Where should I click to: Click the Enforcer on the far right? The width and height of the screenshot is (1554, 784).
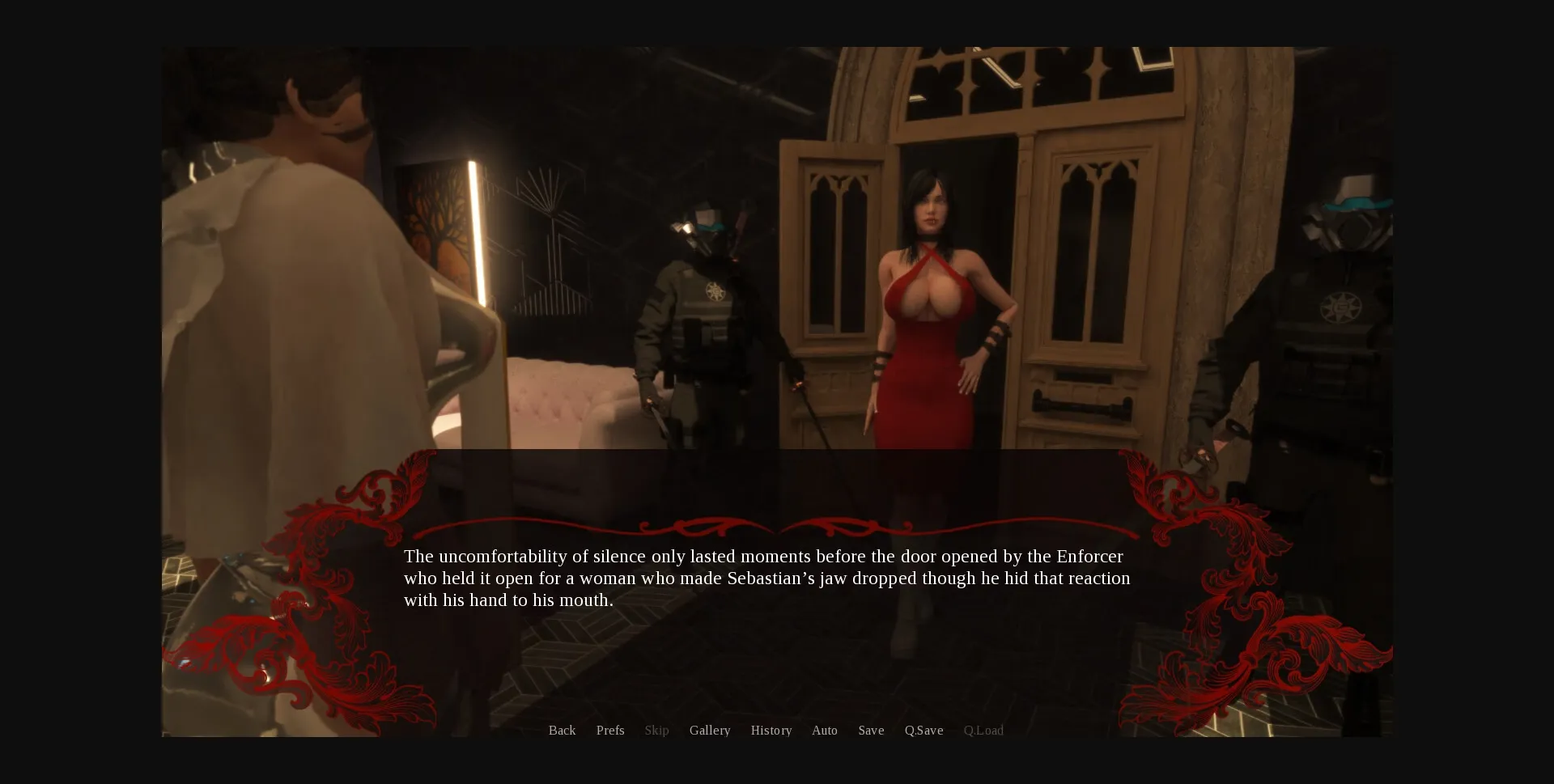point(1335,324)
